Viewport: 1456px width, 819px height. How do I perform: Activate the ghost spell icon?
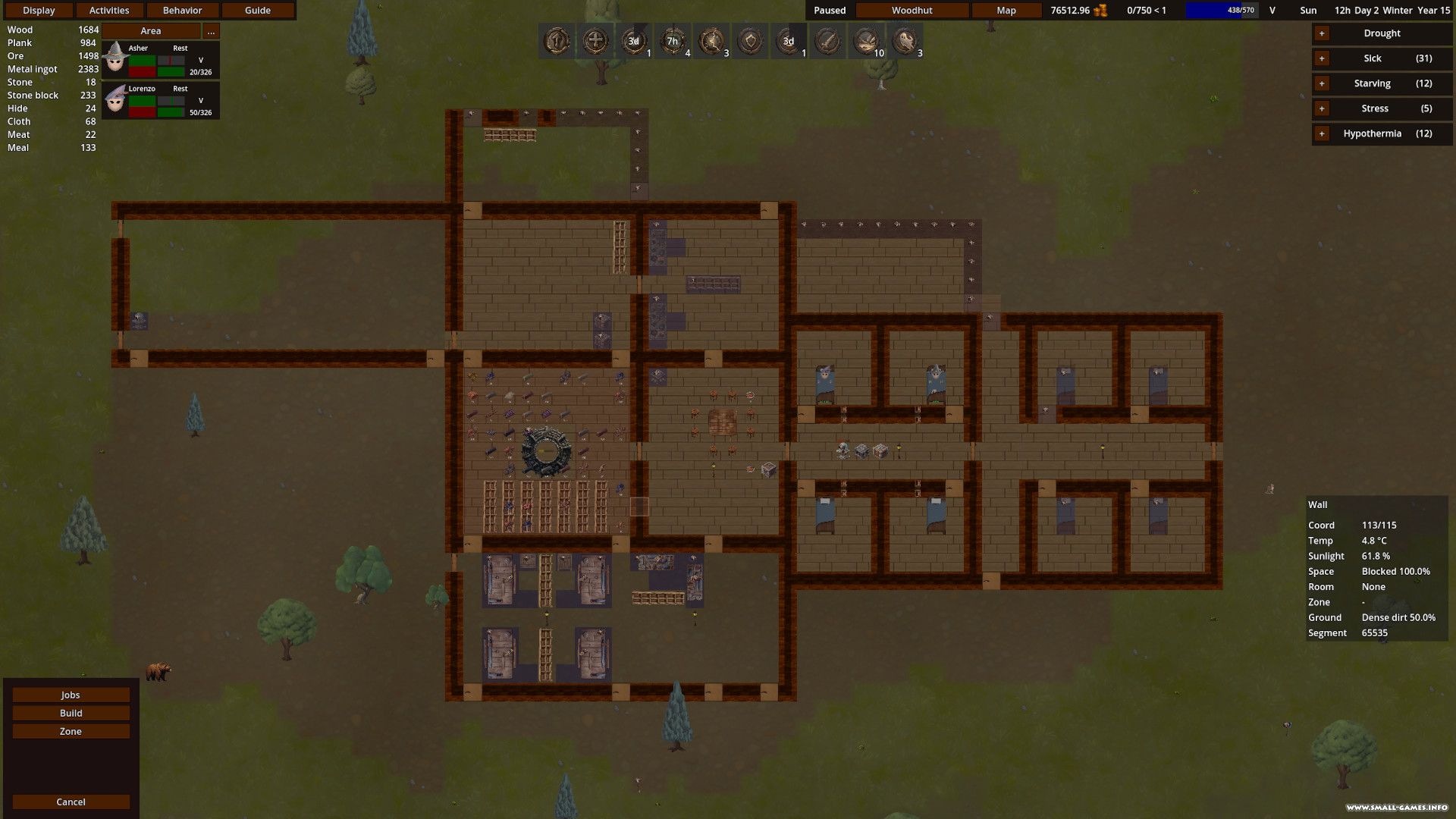click(x=905, y=41)
